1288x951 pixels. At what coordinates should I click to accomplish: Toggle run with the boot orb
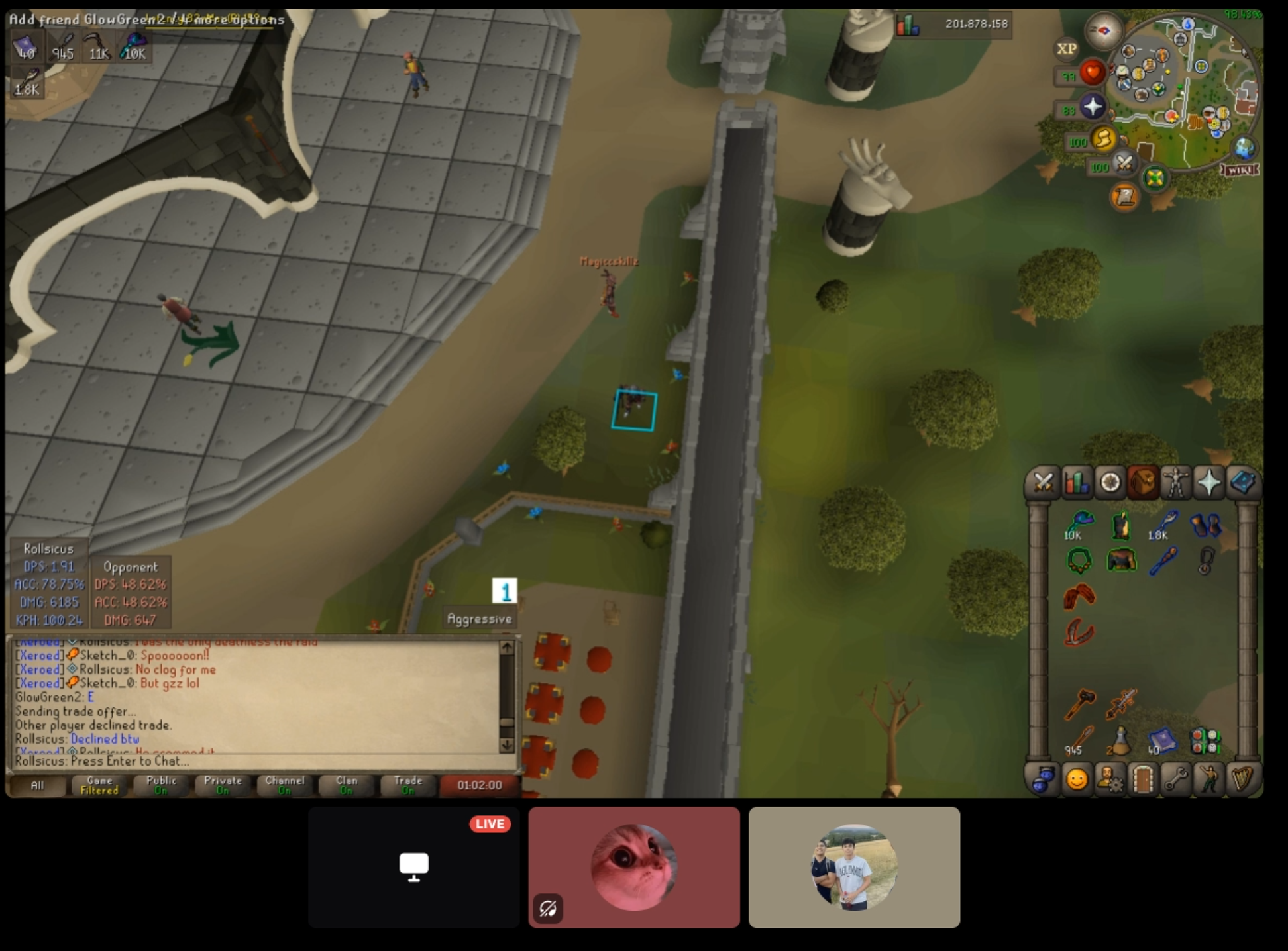[1103, 138]
